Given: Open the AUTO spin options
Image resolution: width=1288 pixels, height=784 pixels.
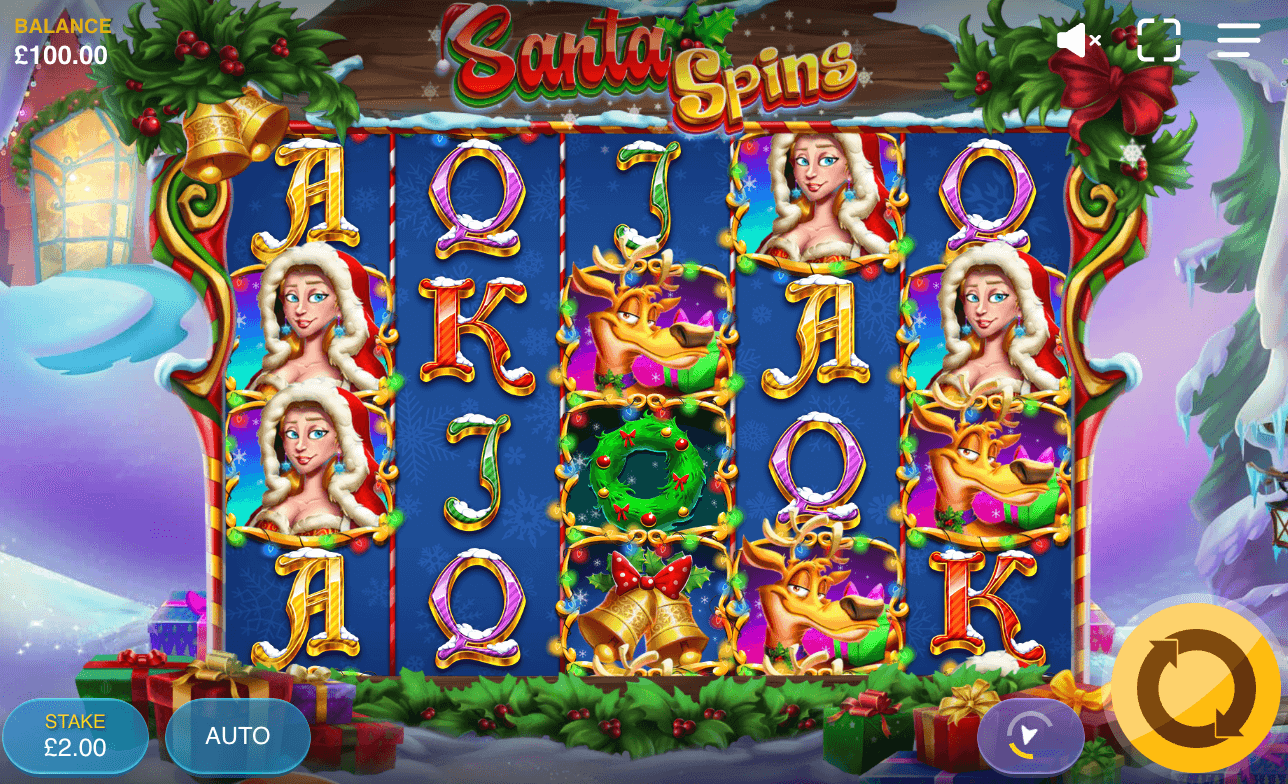Looking at the screenshot, I should [x=237, y=735].
